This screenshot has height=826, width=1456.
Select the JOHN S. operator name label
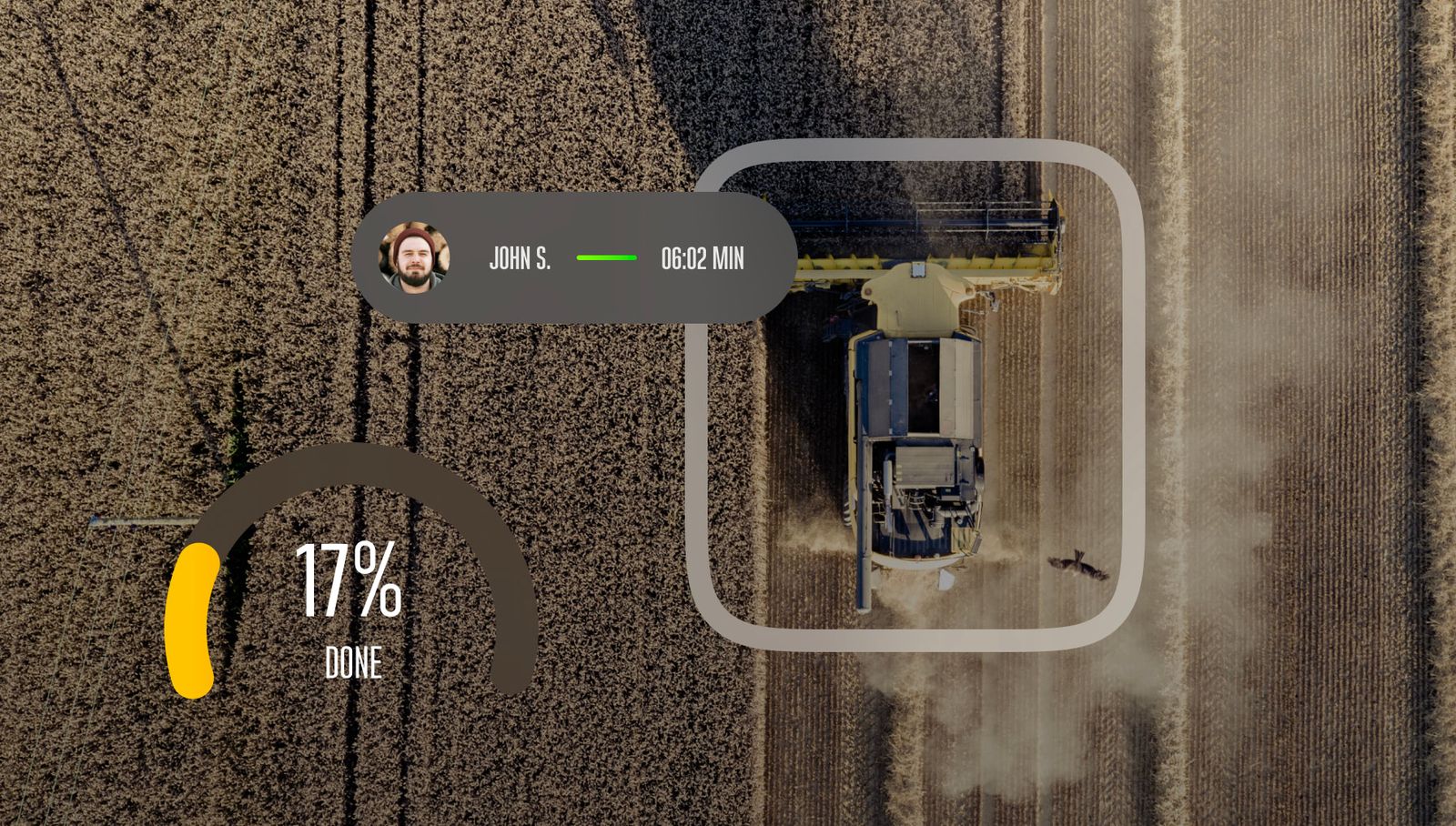click(520, 258)
